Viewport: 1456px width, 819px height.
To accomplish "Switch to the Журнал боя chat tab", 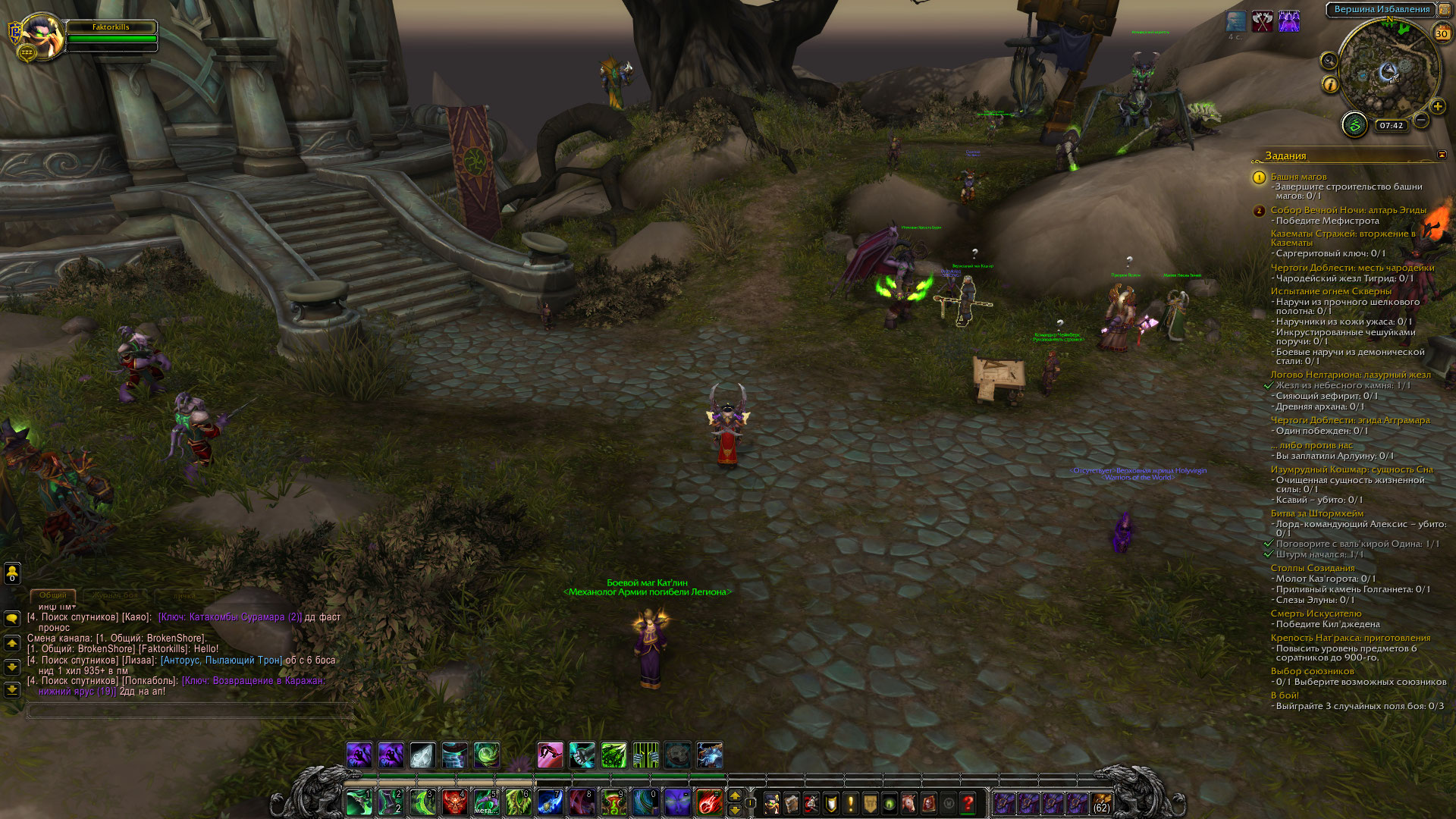I will click(116, 595).
